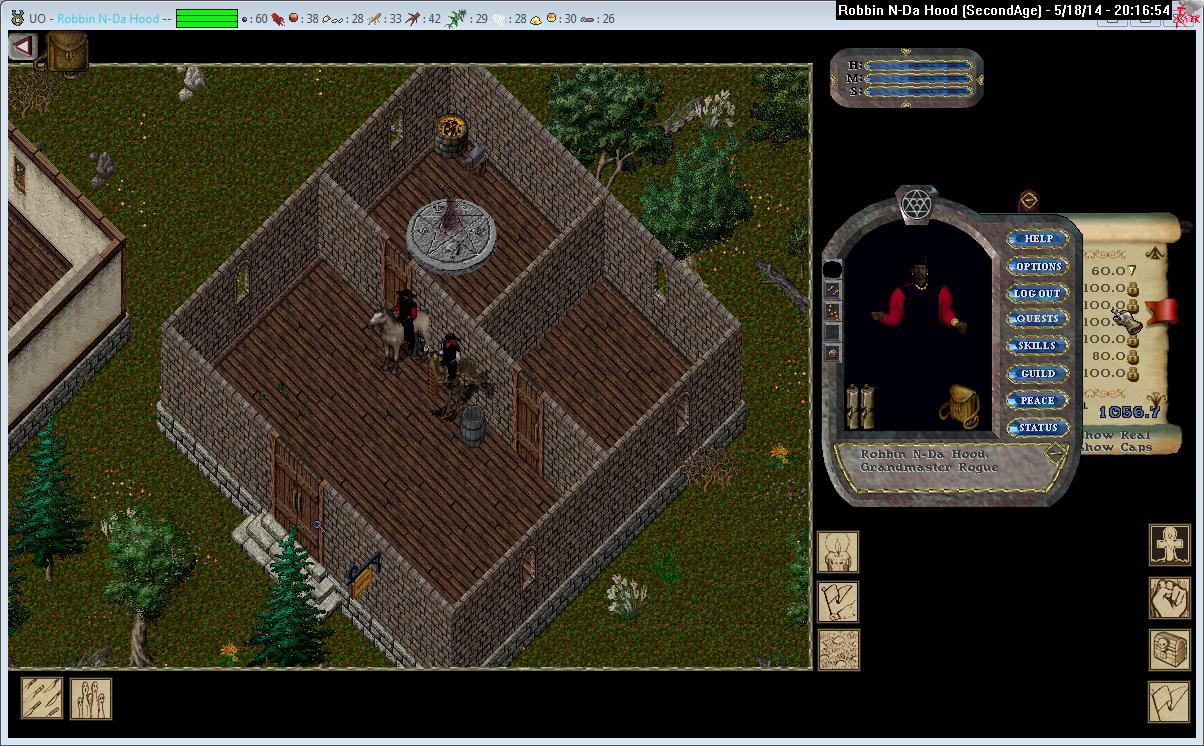Click the scrolls icon on the paperdoll
The width and height of the screenshot is (1204, 746).
click(860, 405)
